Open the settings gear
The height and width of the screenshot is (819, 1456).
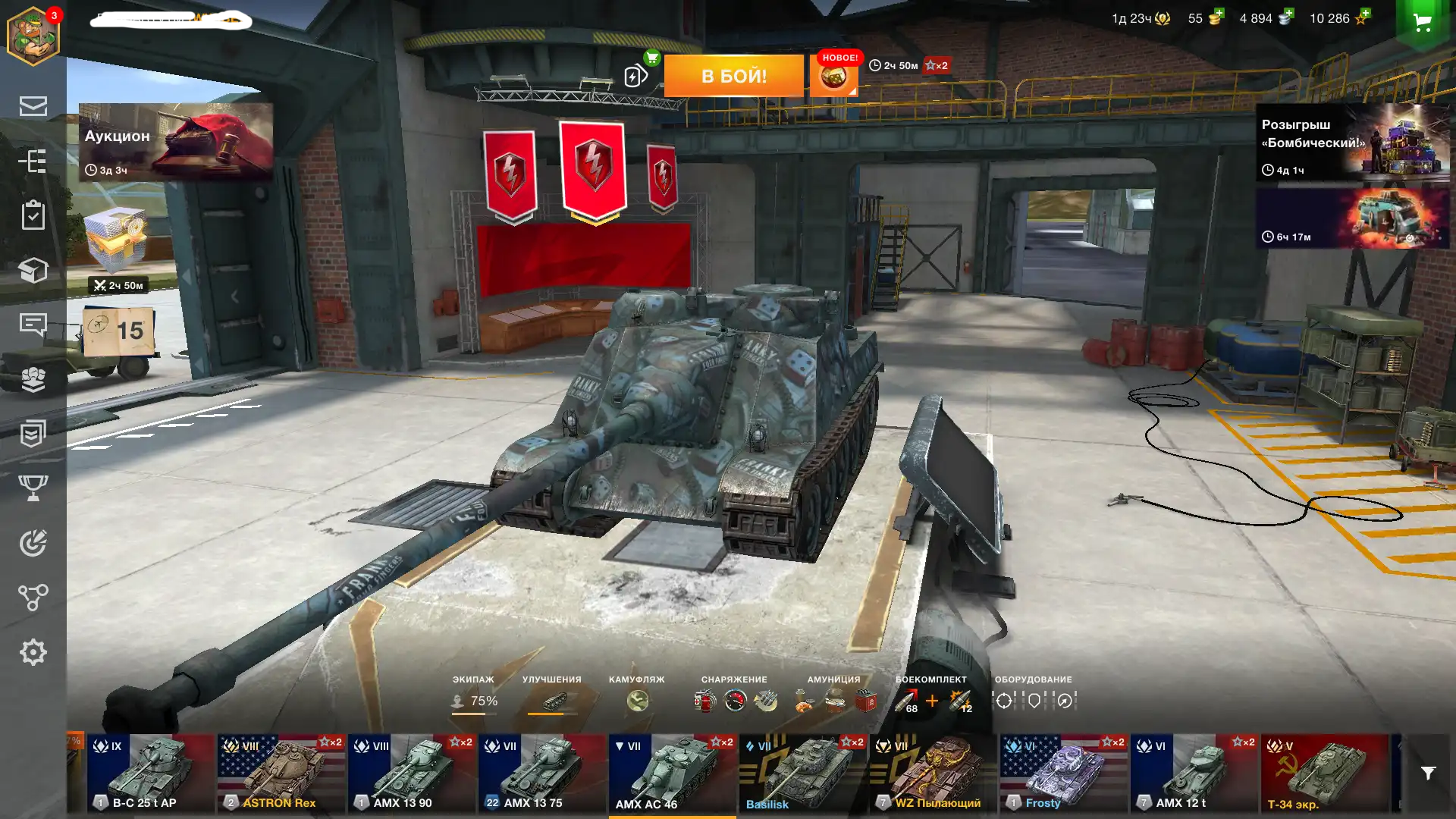point(33,652)
